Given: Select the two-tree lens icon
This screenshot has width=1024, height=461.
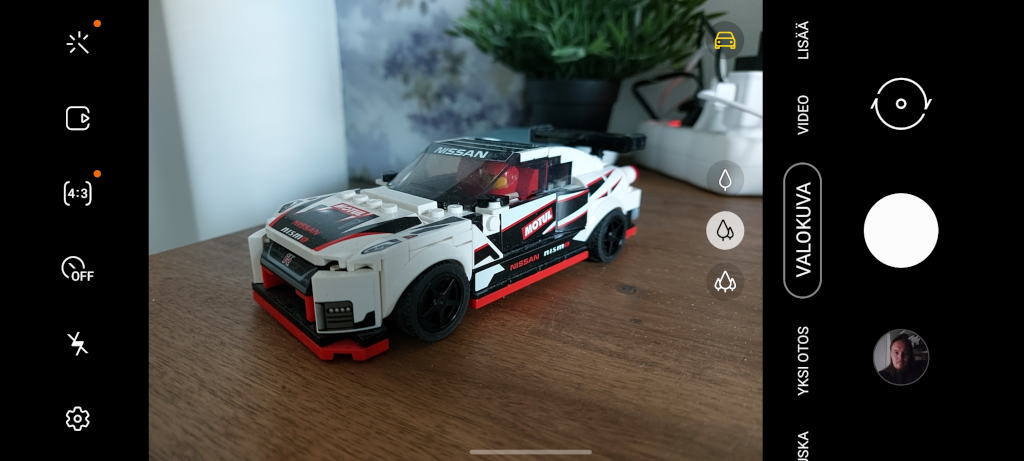Looking at the screenshot, I should pyautogui.click(x=725, y=230).
